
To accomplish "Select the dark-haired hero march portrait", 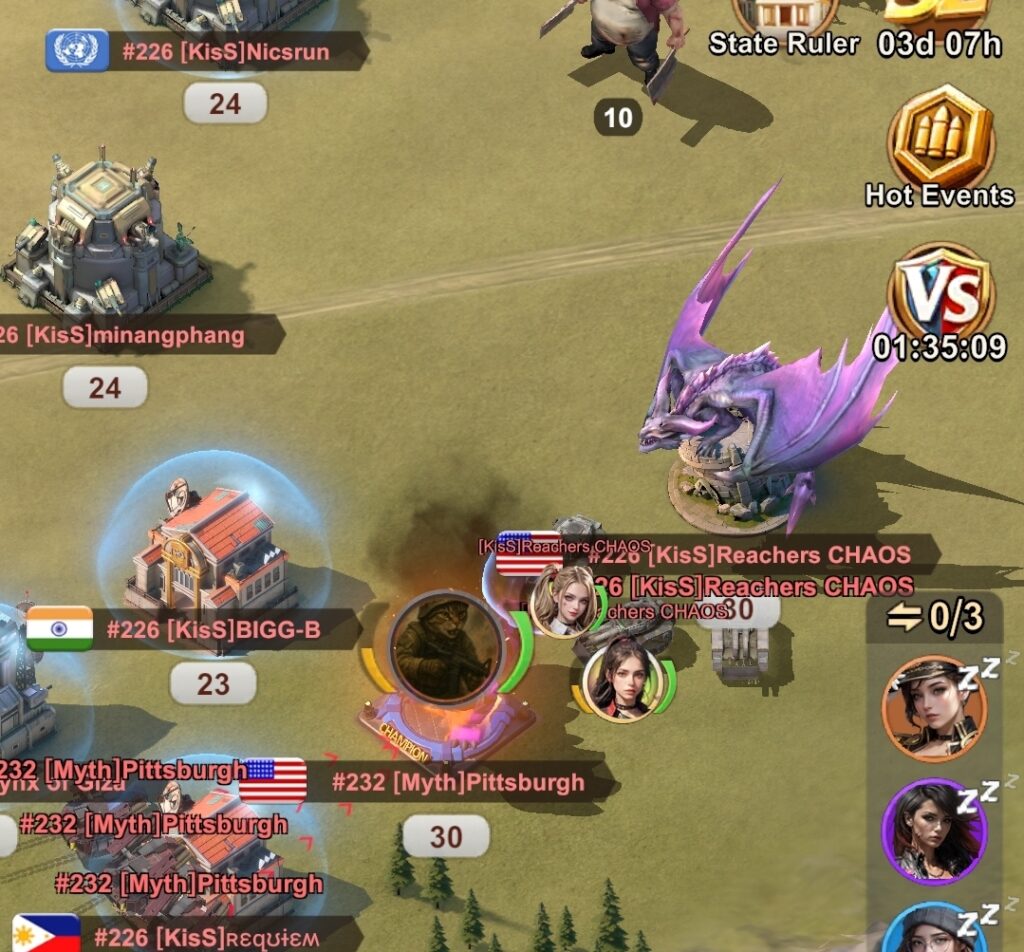I will click(622, 680).
